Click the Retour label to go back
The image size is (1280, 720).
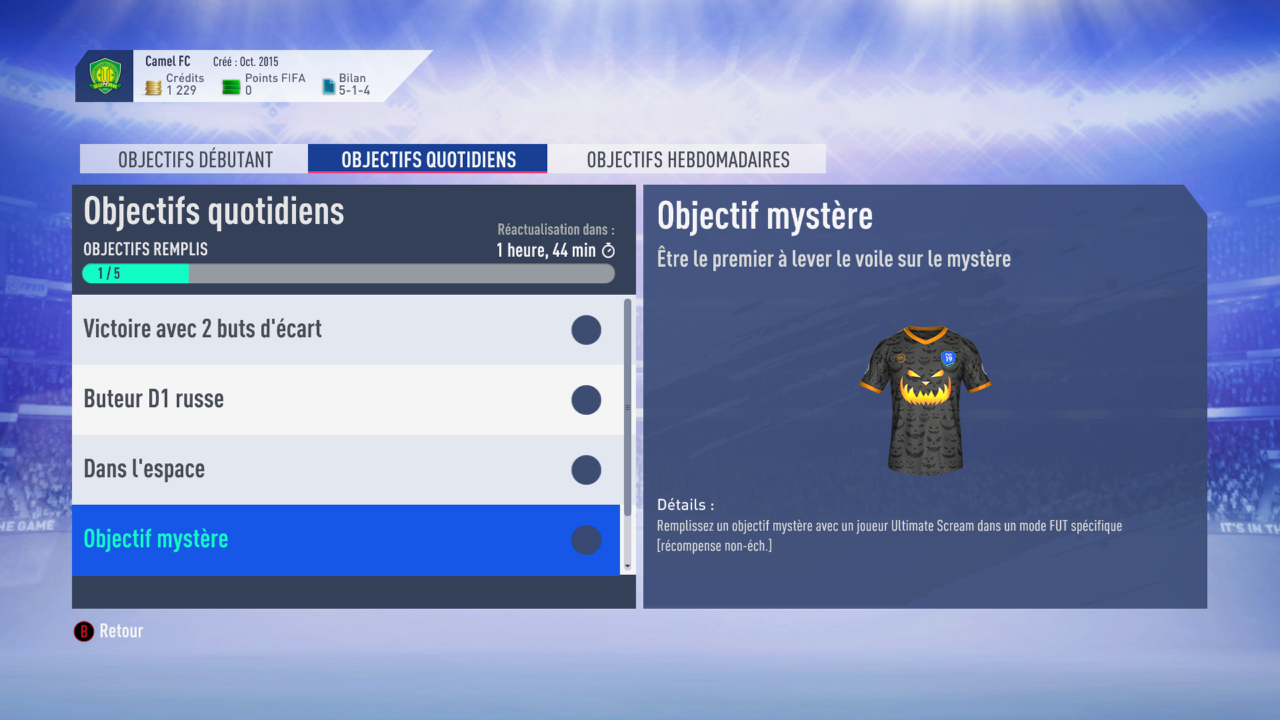tap(119, 631)
